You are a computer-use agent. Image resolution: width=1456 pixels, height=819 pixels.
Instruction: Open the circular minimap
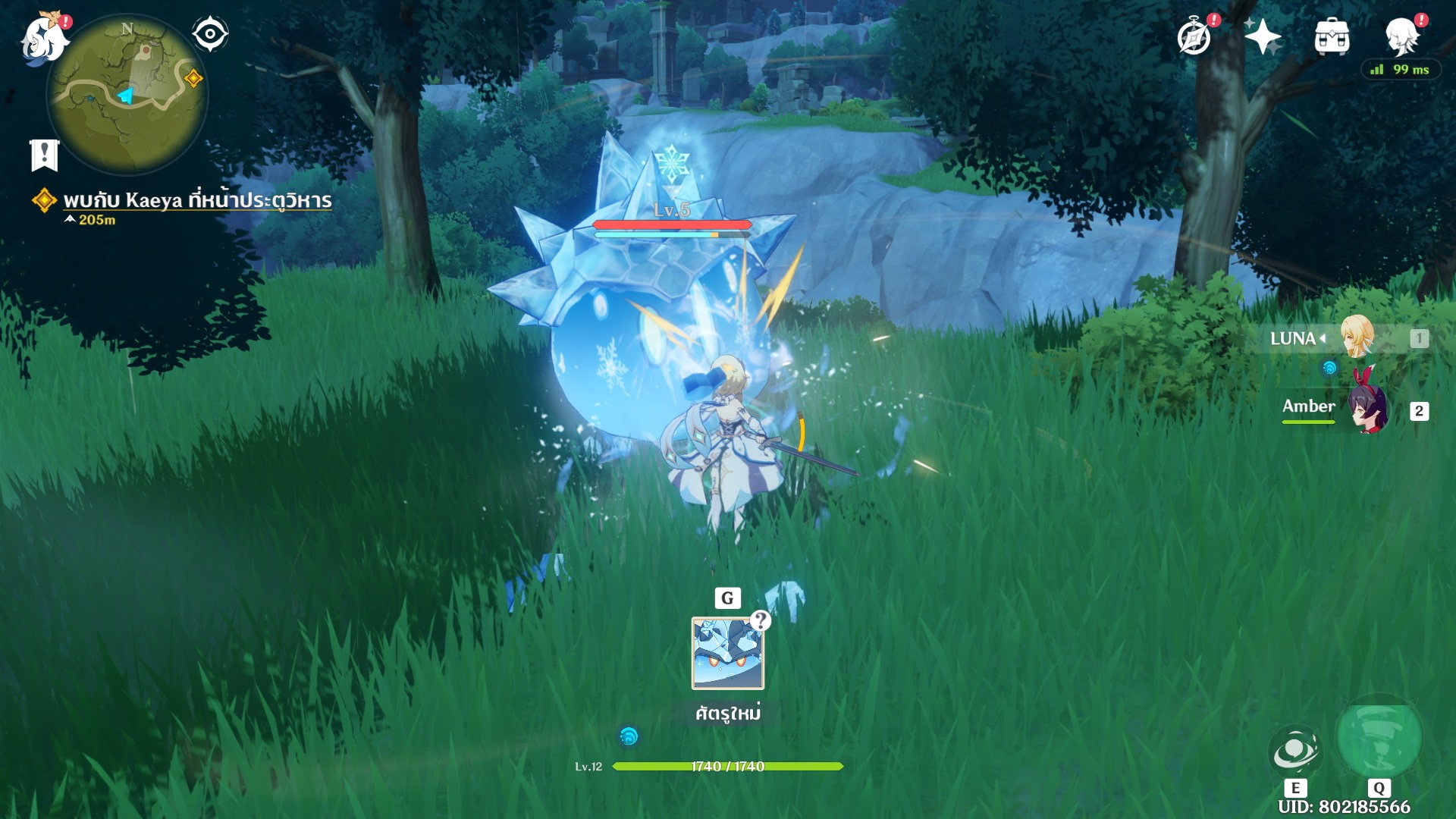[127, 95]
